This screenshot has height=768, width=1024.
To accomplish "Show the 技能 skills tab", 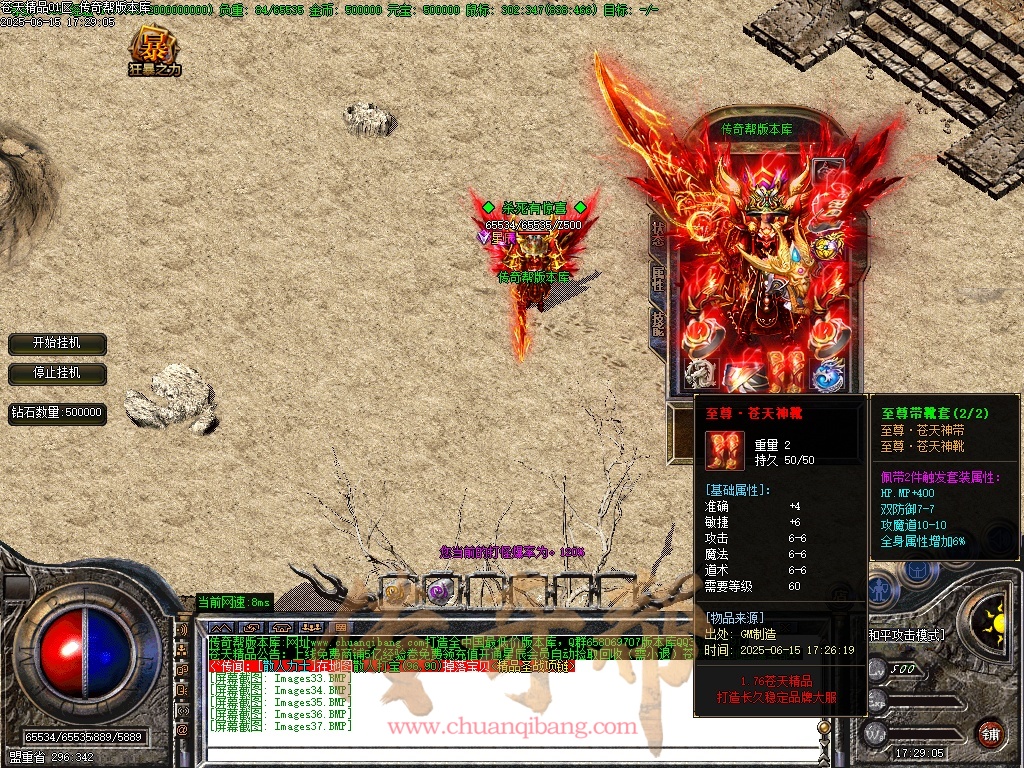I will (658, 322).
